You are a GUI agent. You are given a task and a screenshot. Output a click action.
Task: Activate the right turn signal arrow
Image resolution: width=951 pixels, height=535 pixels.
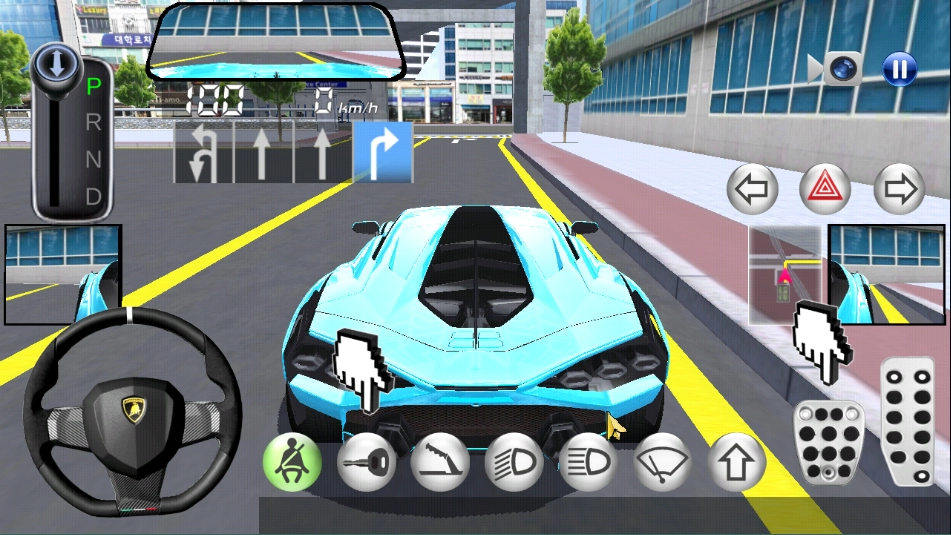pos(898,187)
